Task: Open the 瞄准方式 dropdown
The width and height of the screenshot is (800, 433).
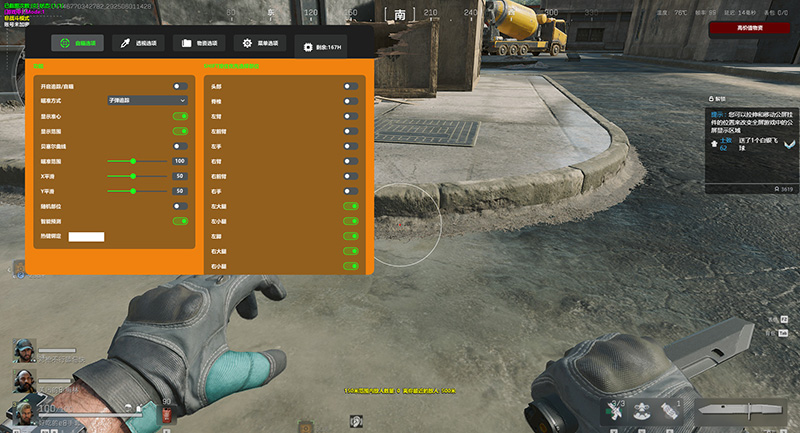Action: pos(147,101)
